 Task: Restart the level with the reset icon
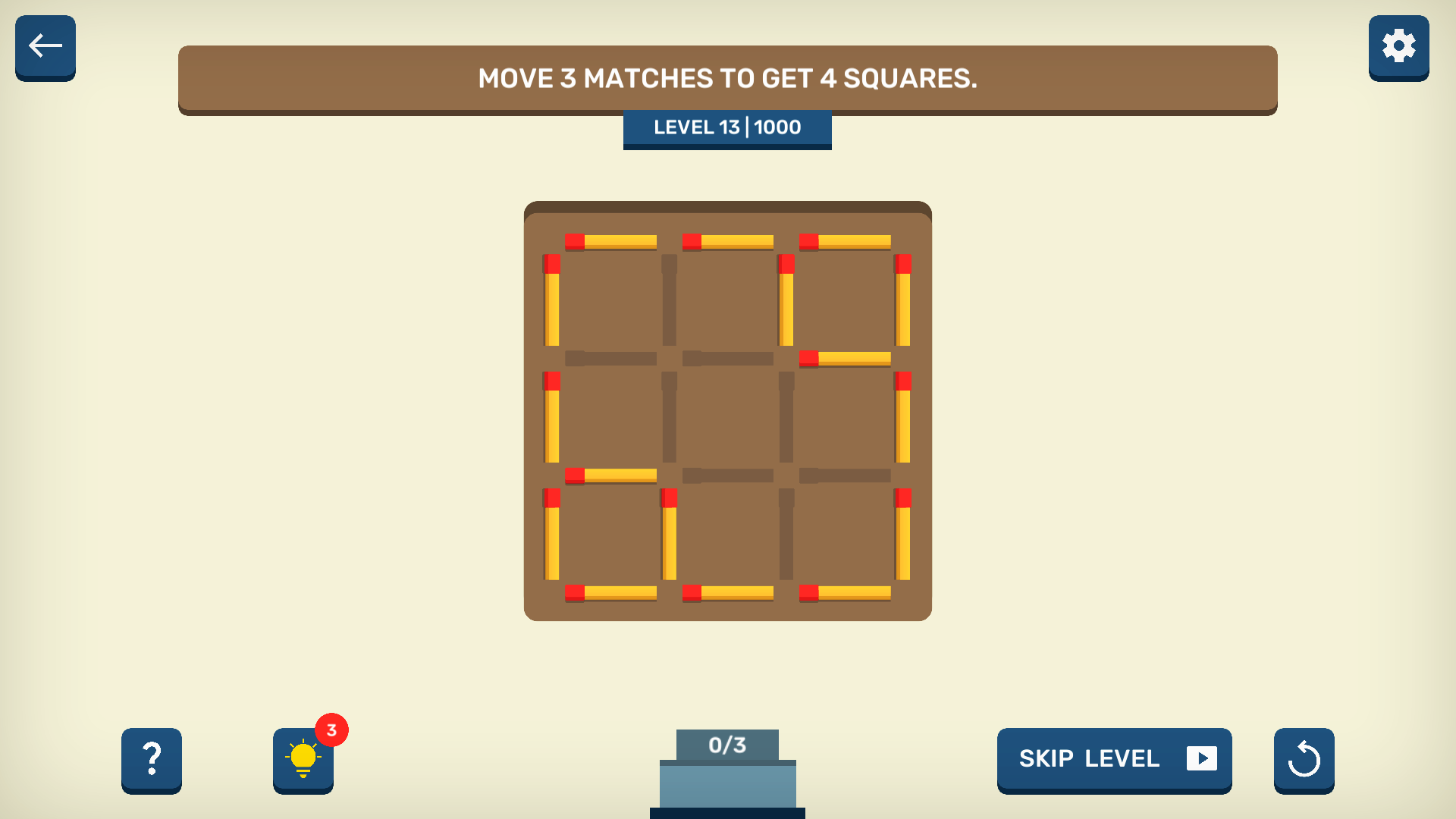click(1304, 761)
